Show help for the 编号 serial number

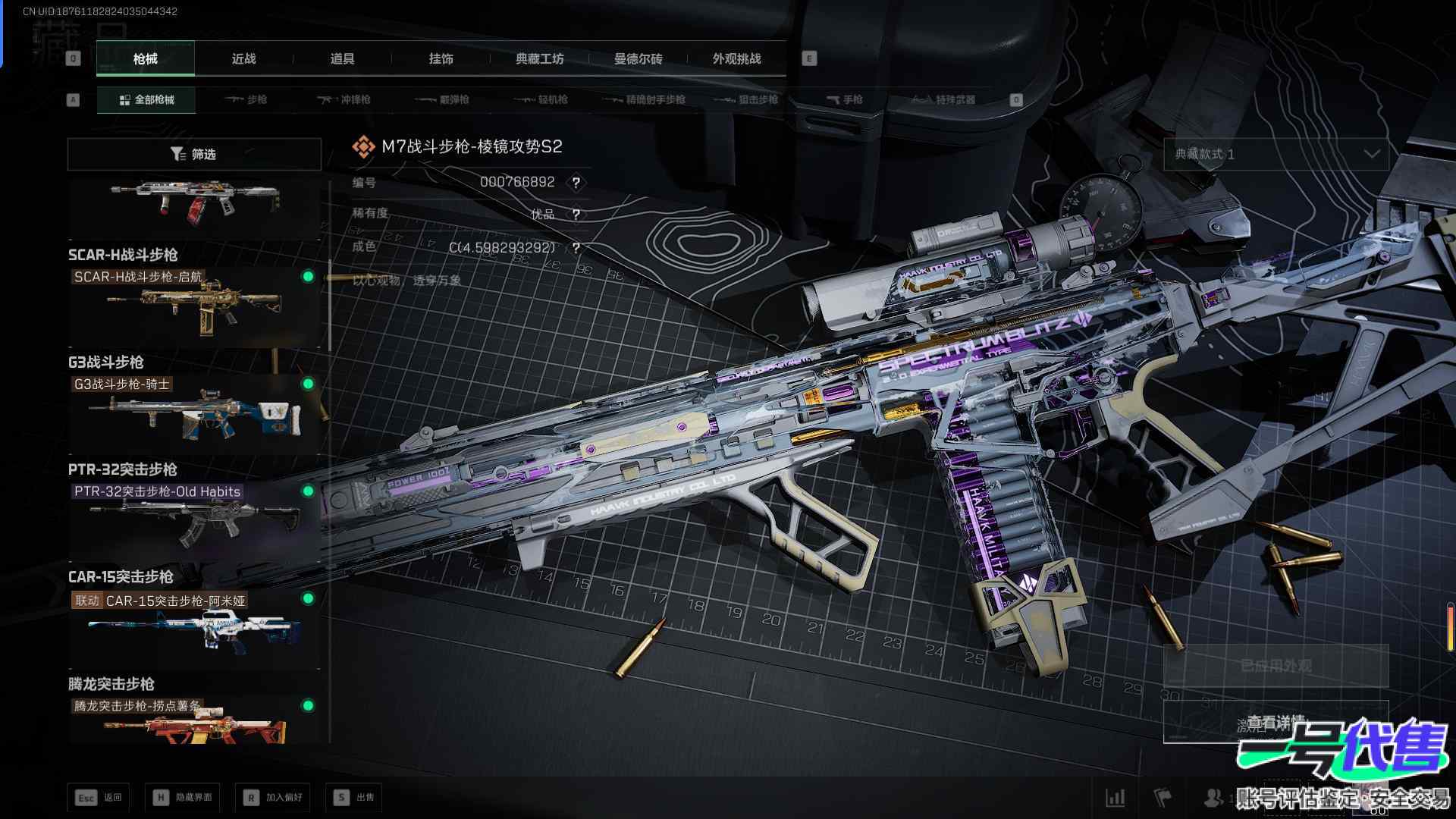click(x=576, y=183)
